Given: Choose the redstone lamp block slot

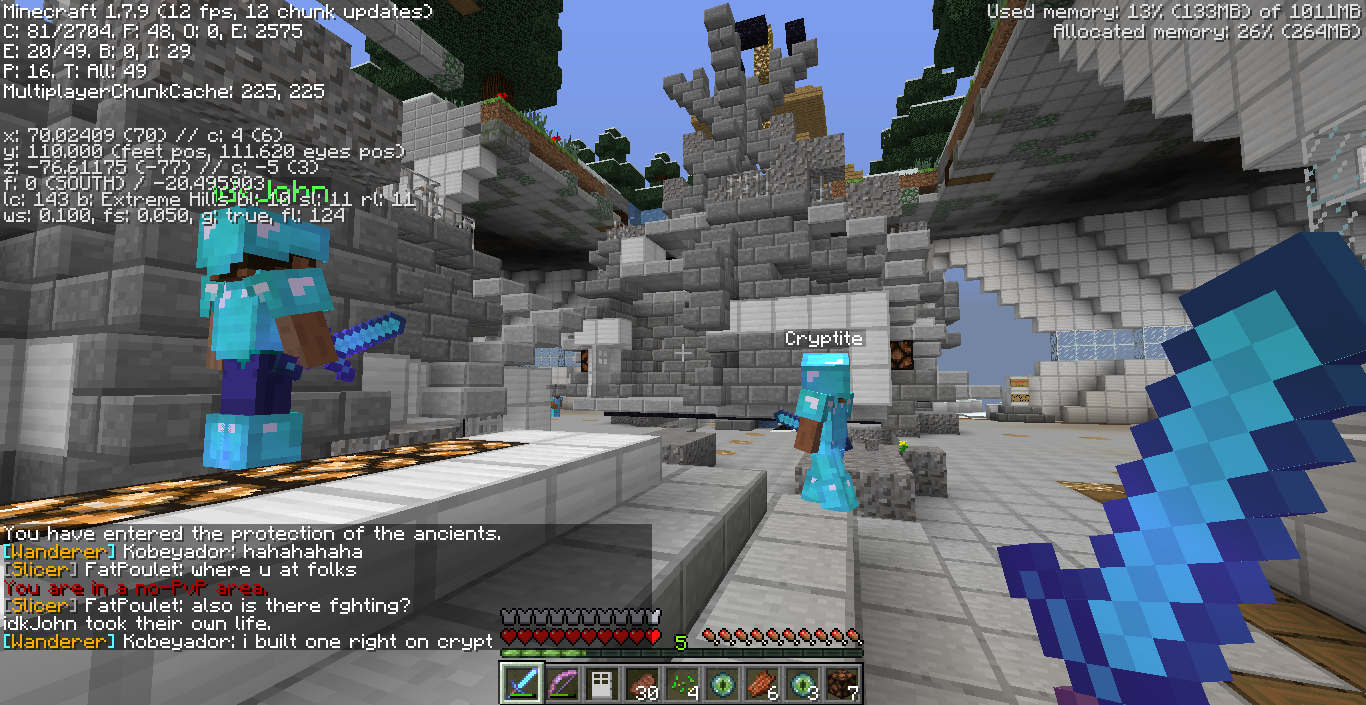Looking at the screenshot, I should 842,684.
